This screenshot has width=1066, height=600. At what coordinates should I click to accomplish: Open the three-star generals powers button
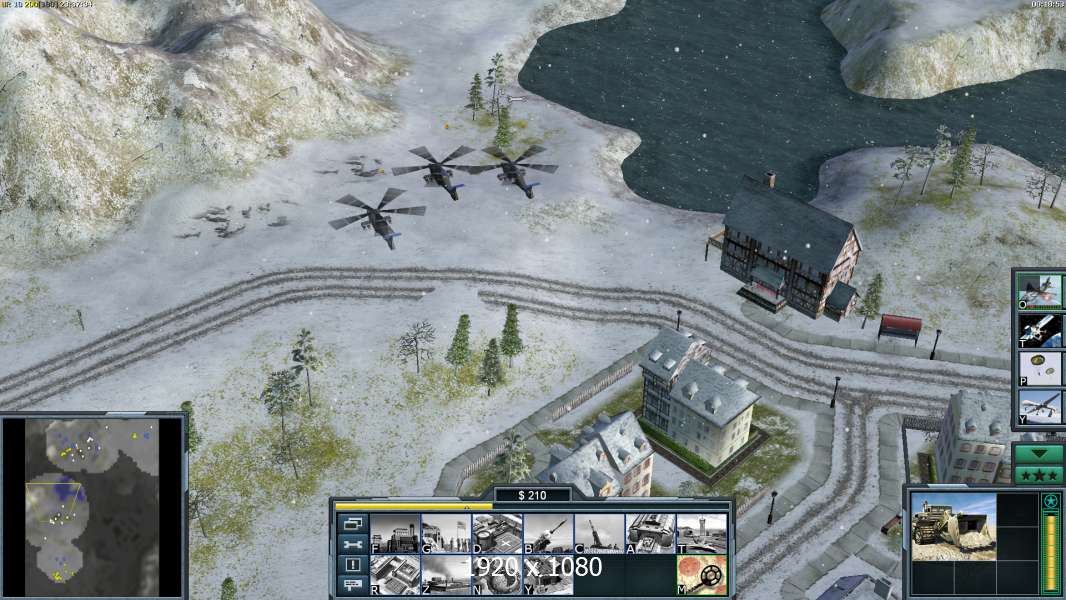point(1039,475)
